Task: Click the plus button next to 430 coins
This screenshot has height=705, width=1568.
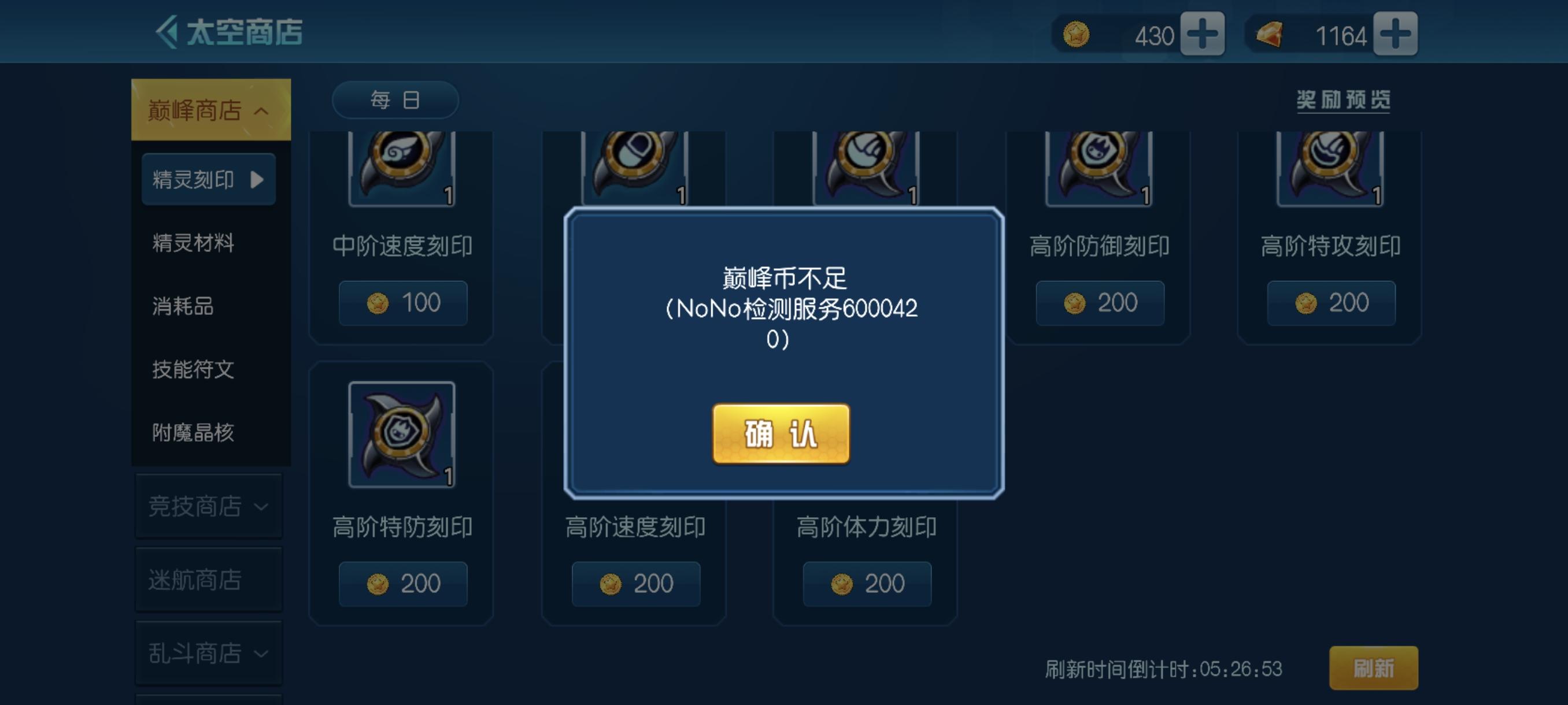Action: pyautogui.click(x=1202, y=35)
